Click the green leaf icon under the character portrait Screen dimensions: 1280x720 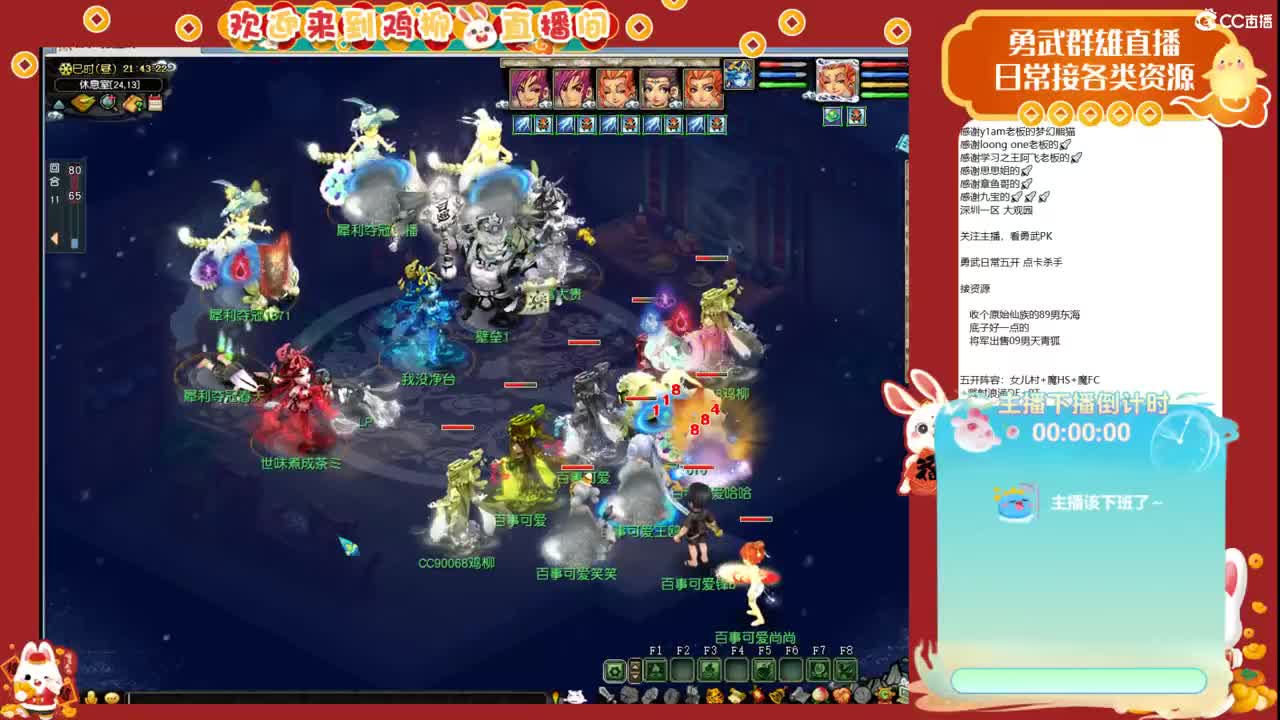[832, 115]
